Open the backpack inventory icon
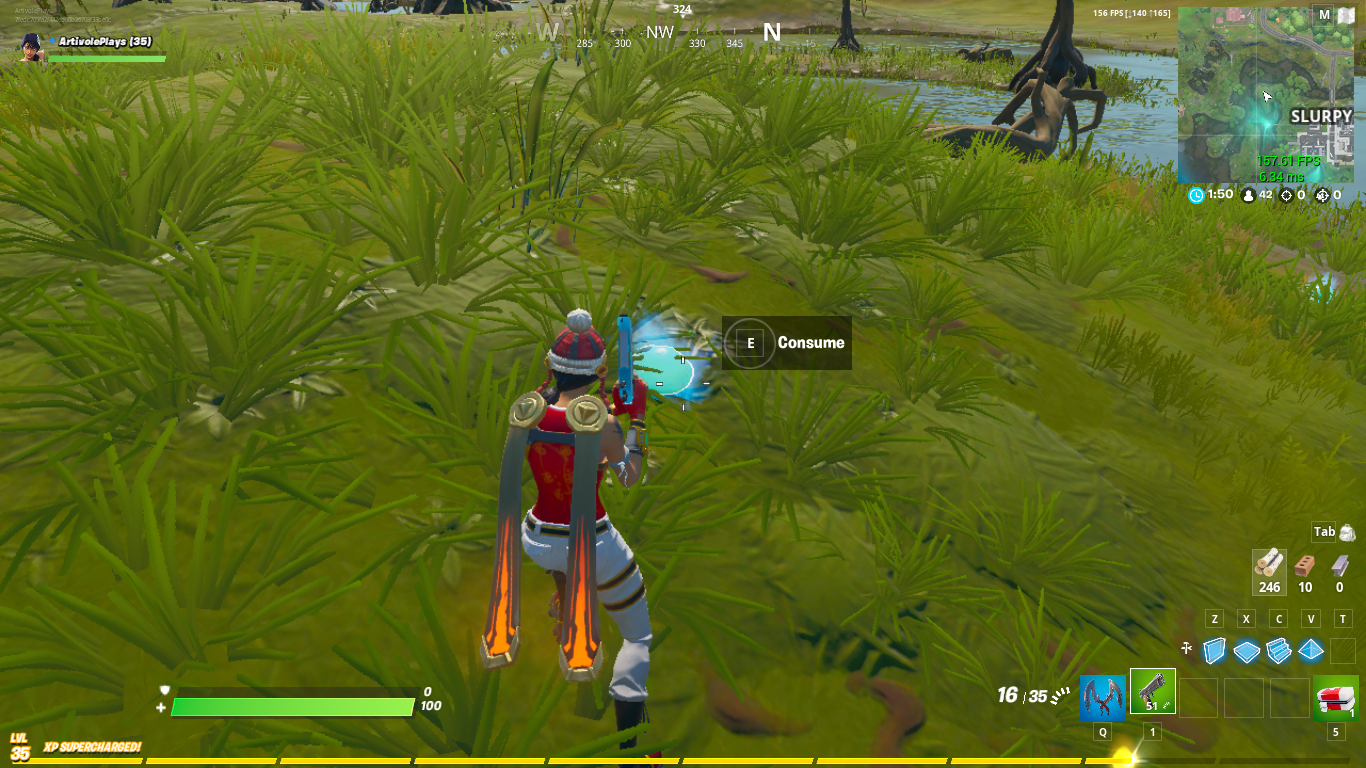Viewport: 1366px width, 768px height. coord(1346,532)
